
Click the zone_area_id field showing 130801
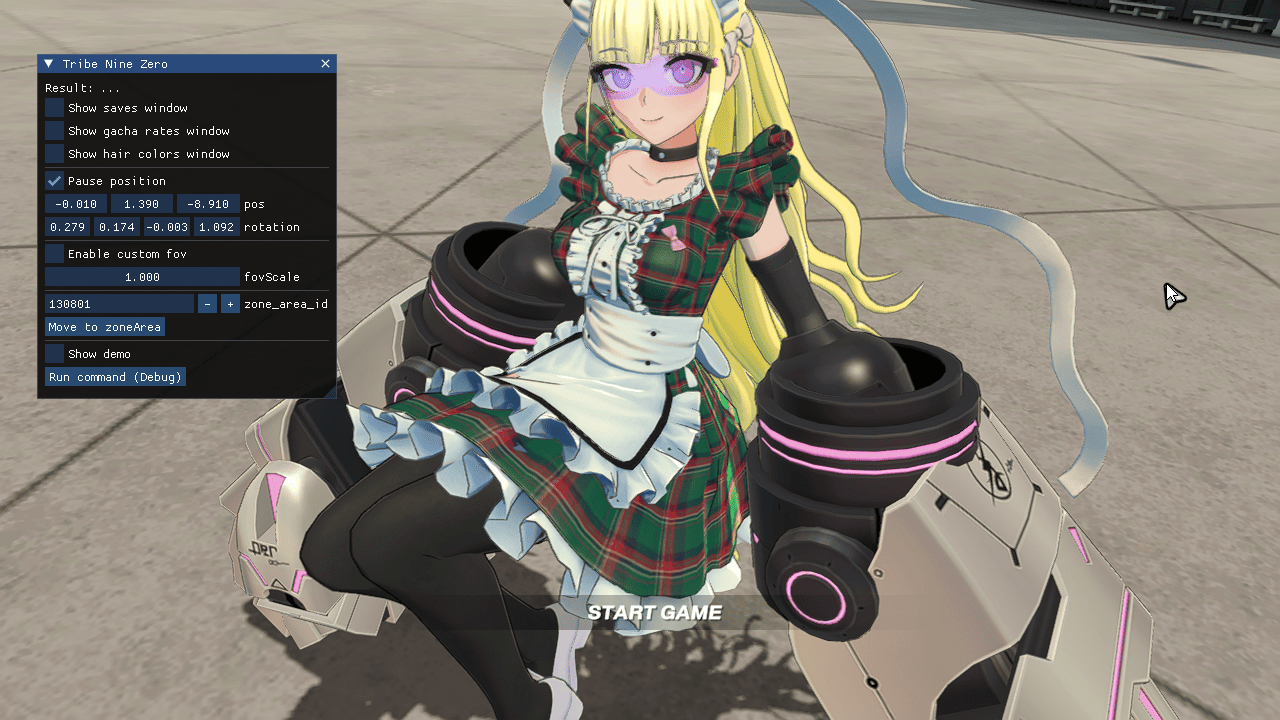coord(119,303)
